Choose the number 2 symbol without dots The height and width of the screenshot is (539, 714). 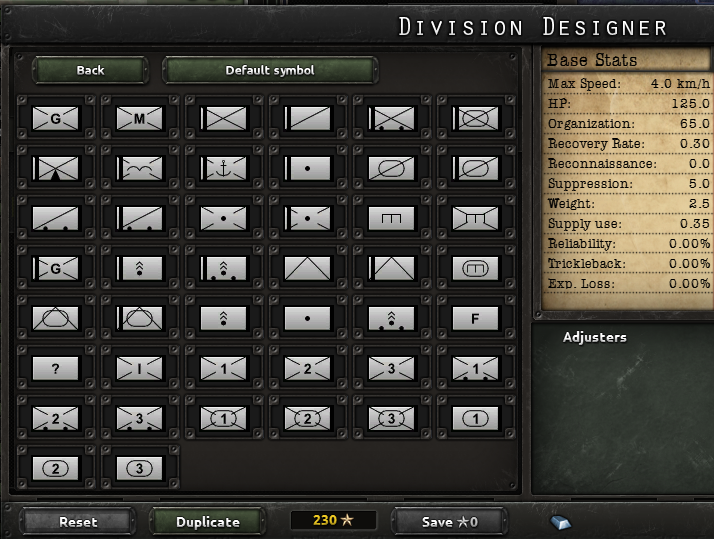(x=307, y=368)
